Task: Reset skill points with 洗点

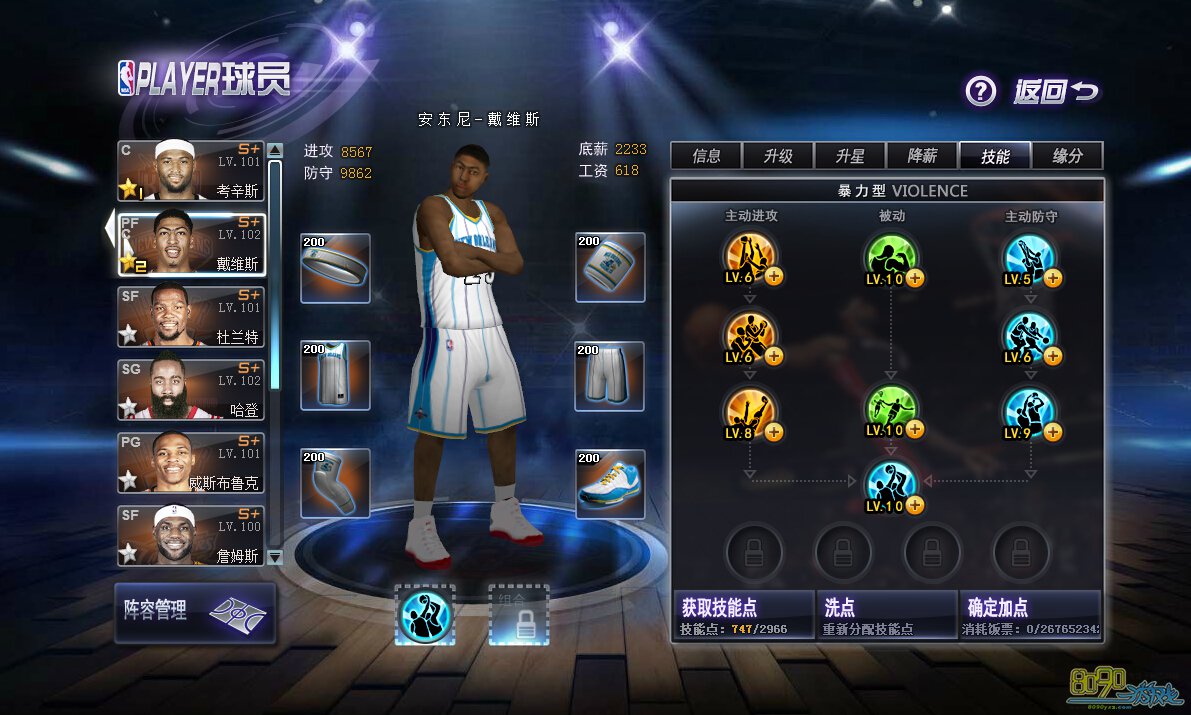Action: pyautogui.click(x=886, y=615)
